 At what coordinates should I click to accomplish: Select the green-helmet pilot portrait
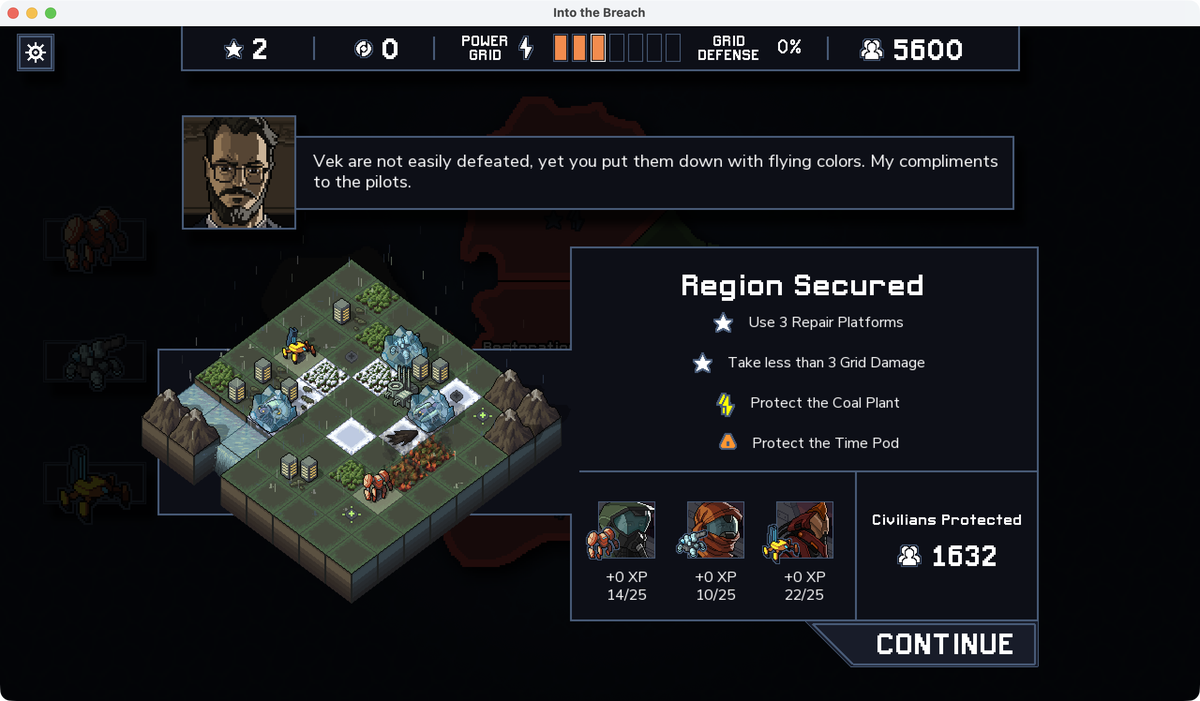627,531
